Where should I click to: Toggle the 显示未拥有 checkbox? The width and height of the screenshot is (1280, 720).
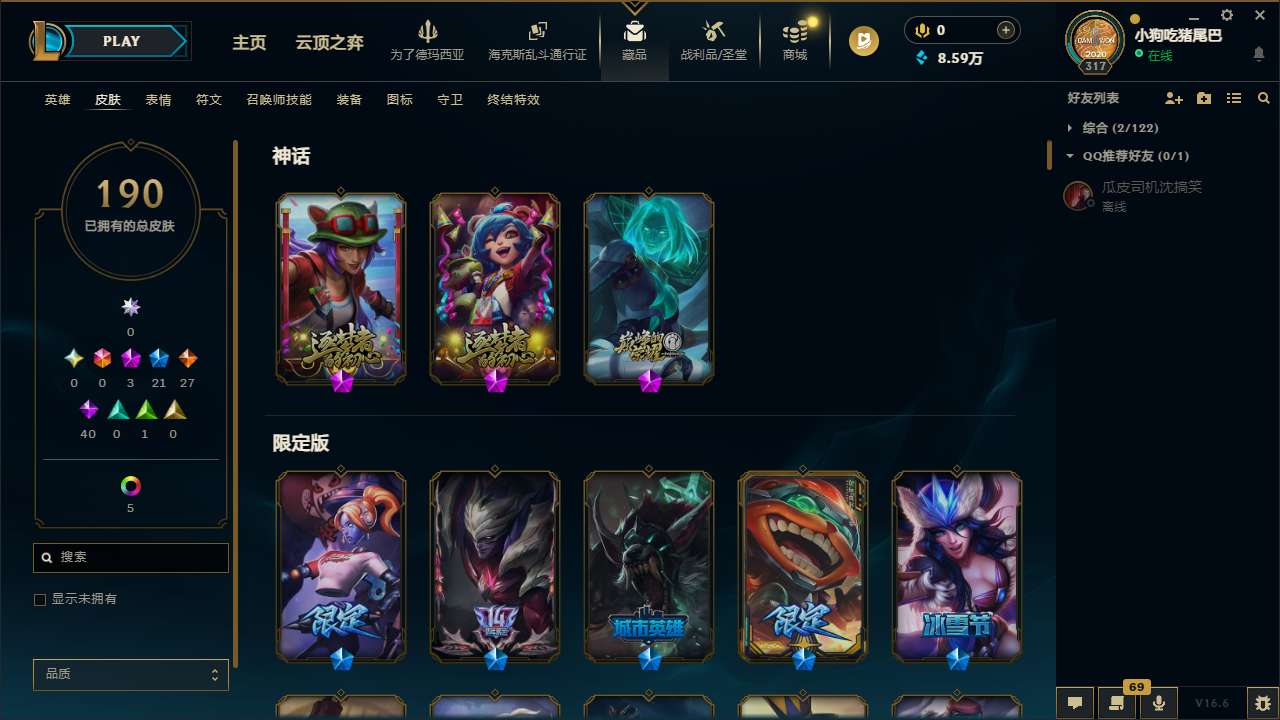tap(39, 599)
